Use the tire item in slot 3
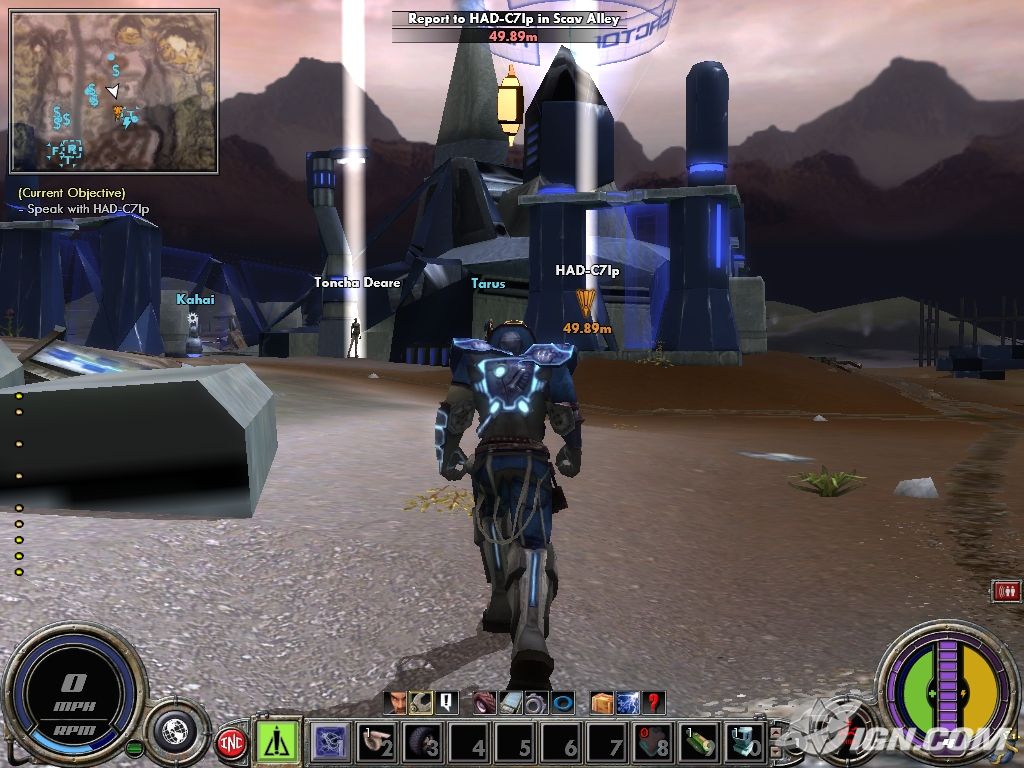1024x768 pixels. tap(424, 742)
